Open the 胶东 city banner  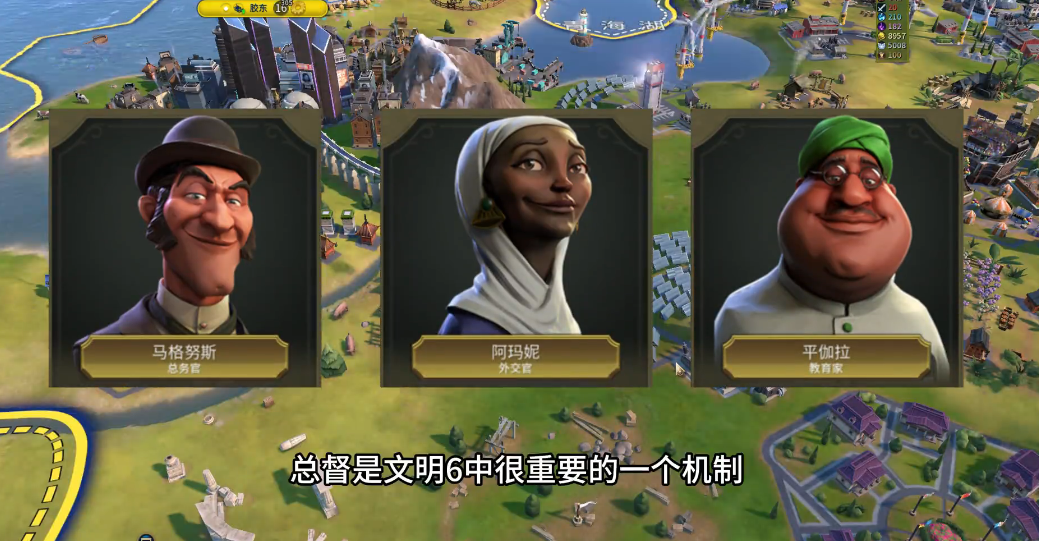point(262,8)
